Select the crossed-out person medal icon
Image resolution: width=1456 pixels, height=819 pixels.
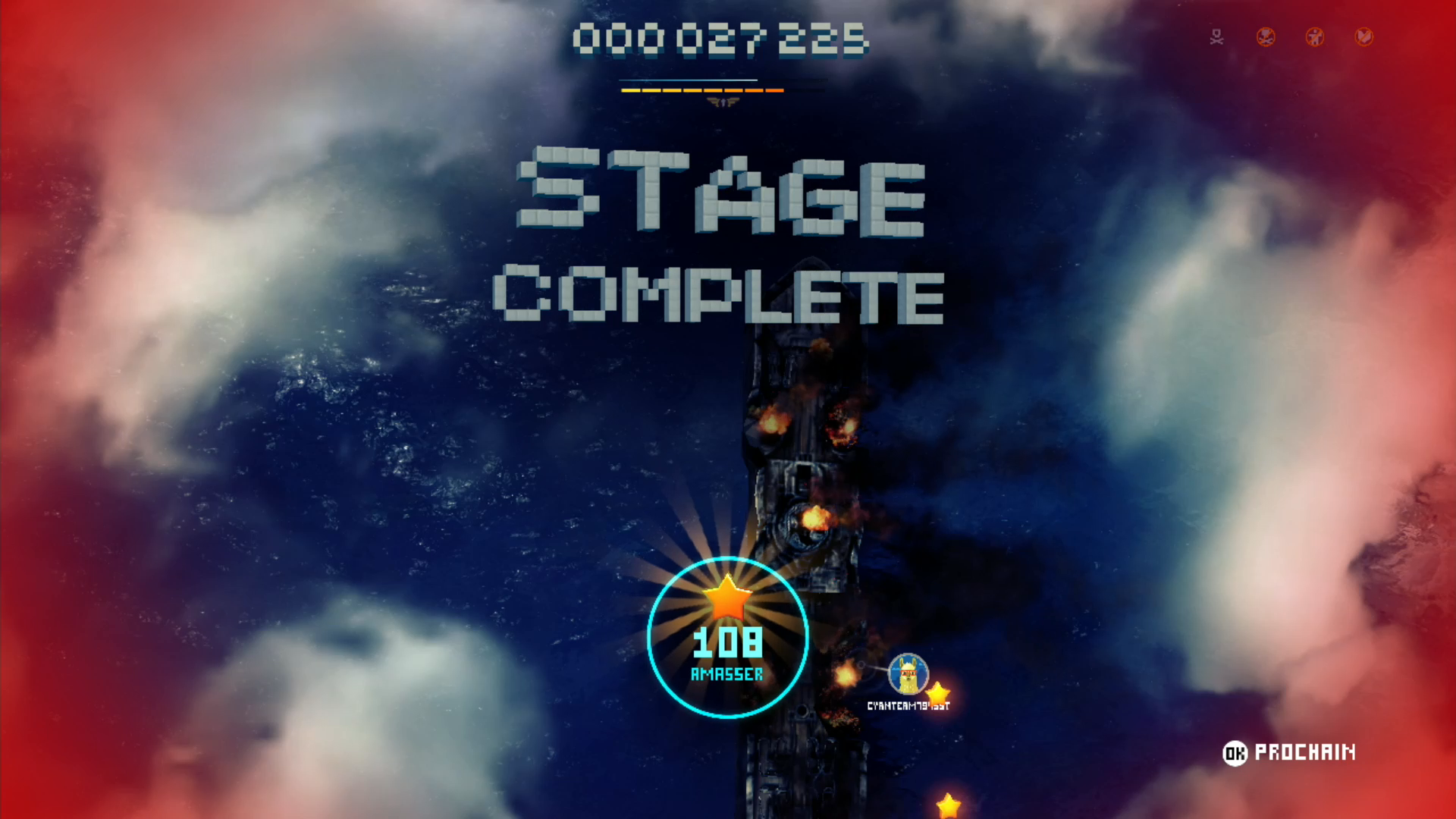click(1315, 37)
